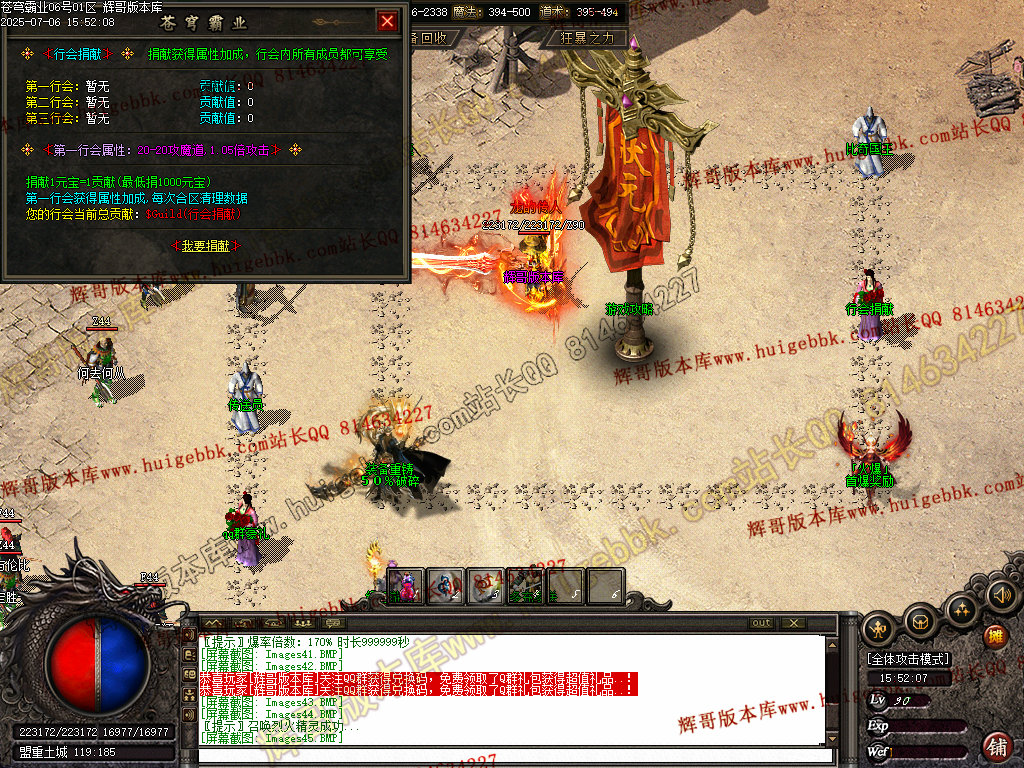Click the 我要捐献 donate link

click(x=206, y=245)
